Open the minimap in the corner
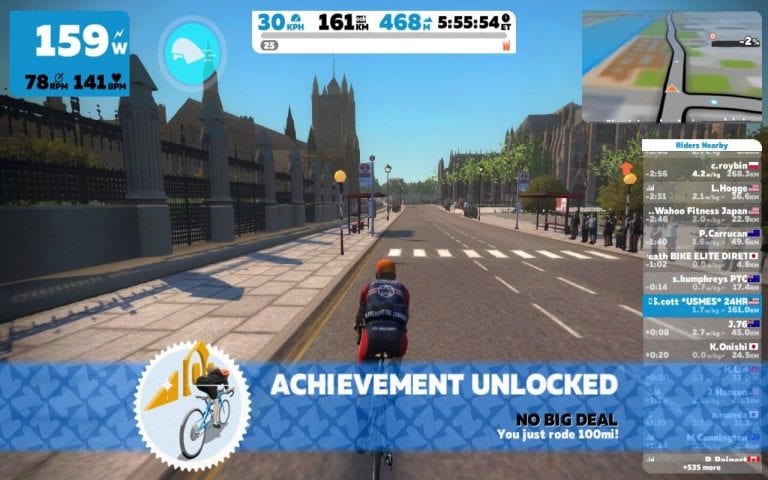Screen dimensions: 768x480 pyautogui.click(x=672, y=66)
